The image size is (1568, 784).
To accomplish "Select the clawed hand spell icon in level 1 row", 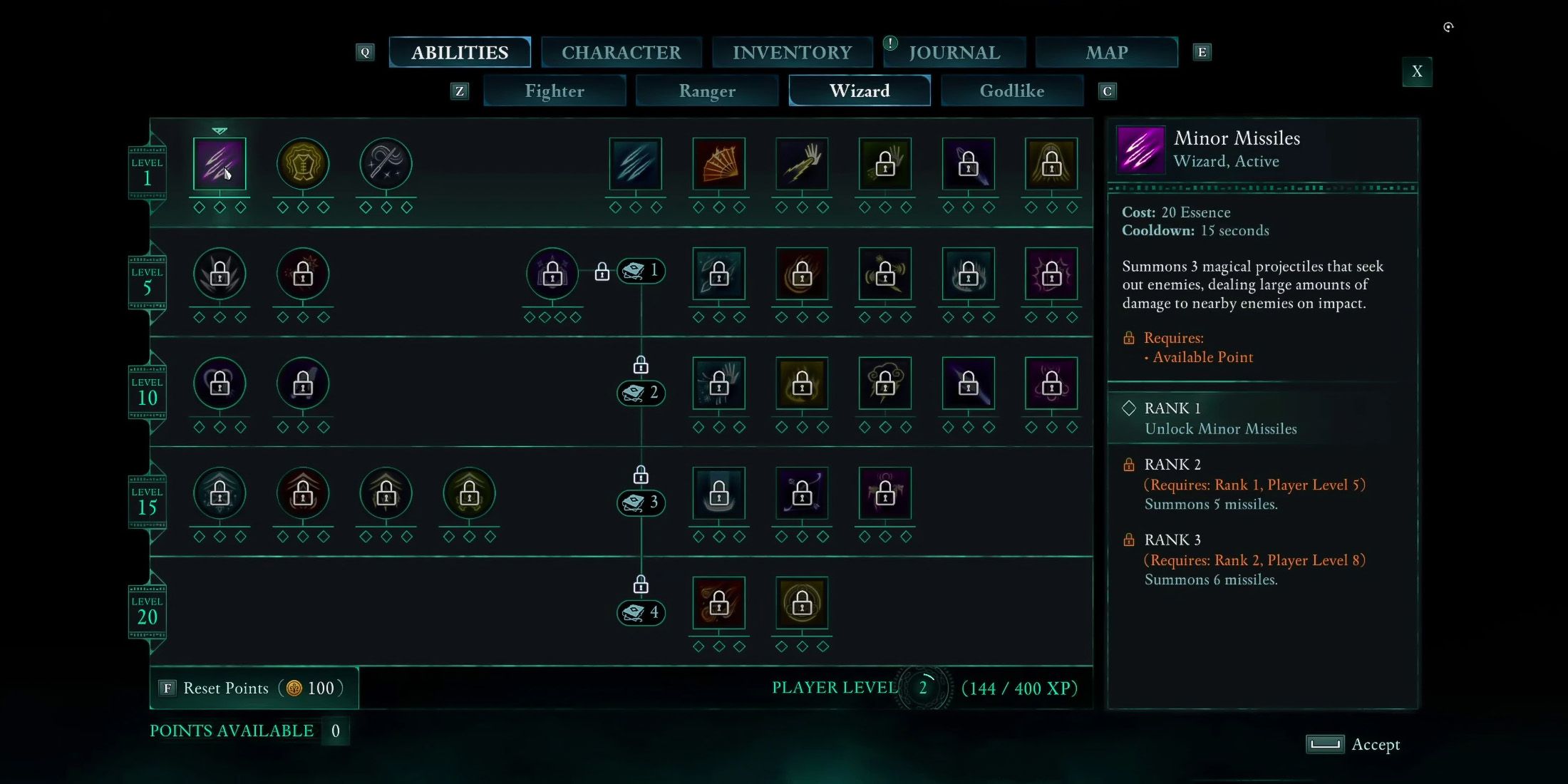I will 801,163.
